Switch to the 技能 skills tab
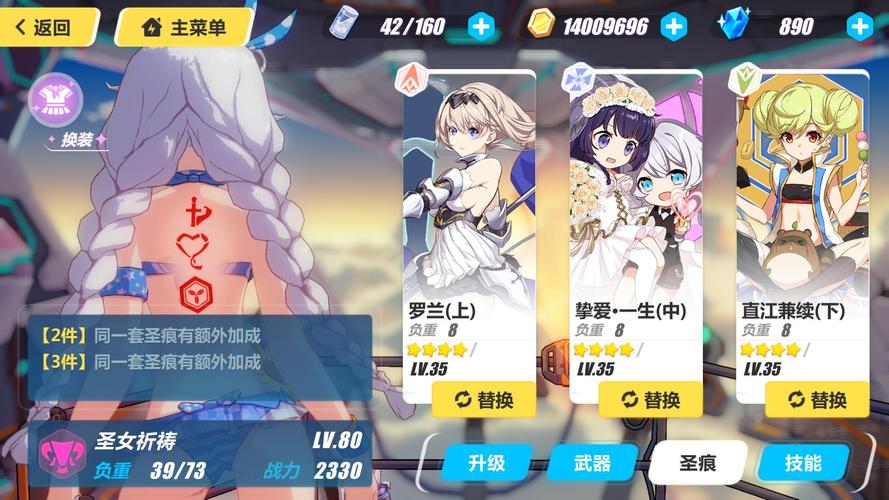889x500 pixels. (803, 463)
